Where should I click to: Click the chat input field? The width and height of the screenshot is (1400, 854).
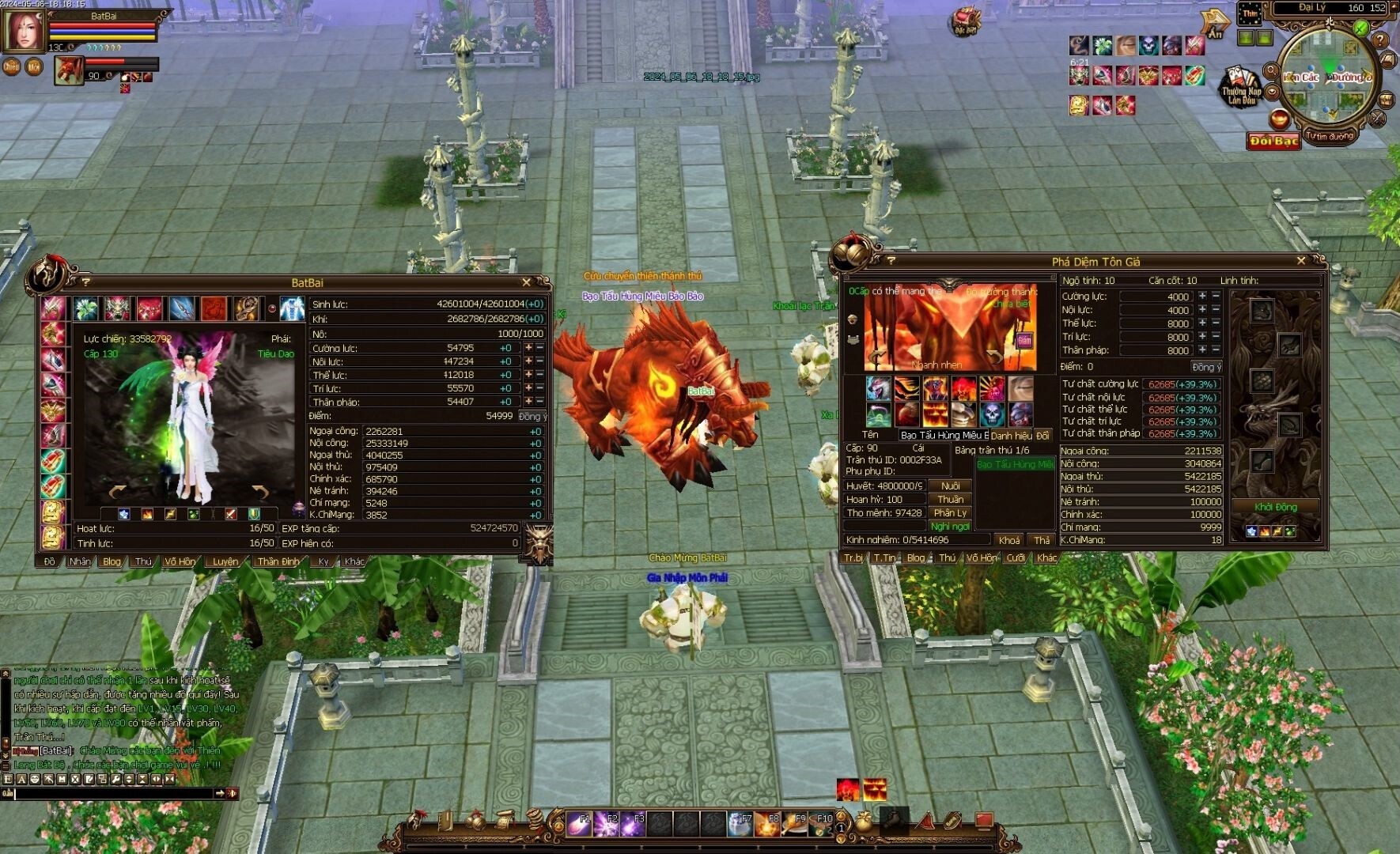[115, 793]
